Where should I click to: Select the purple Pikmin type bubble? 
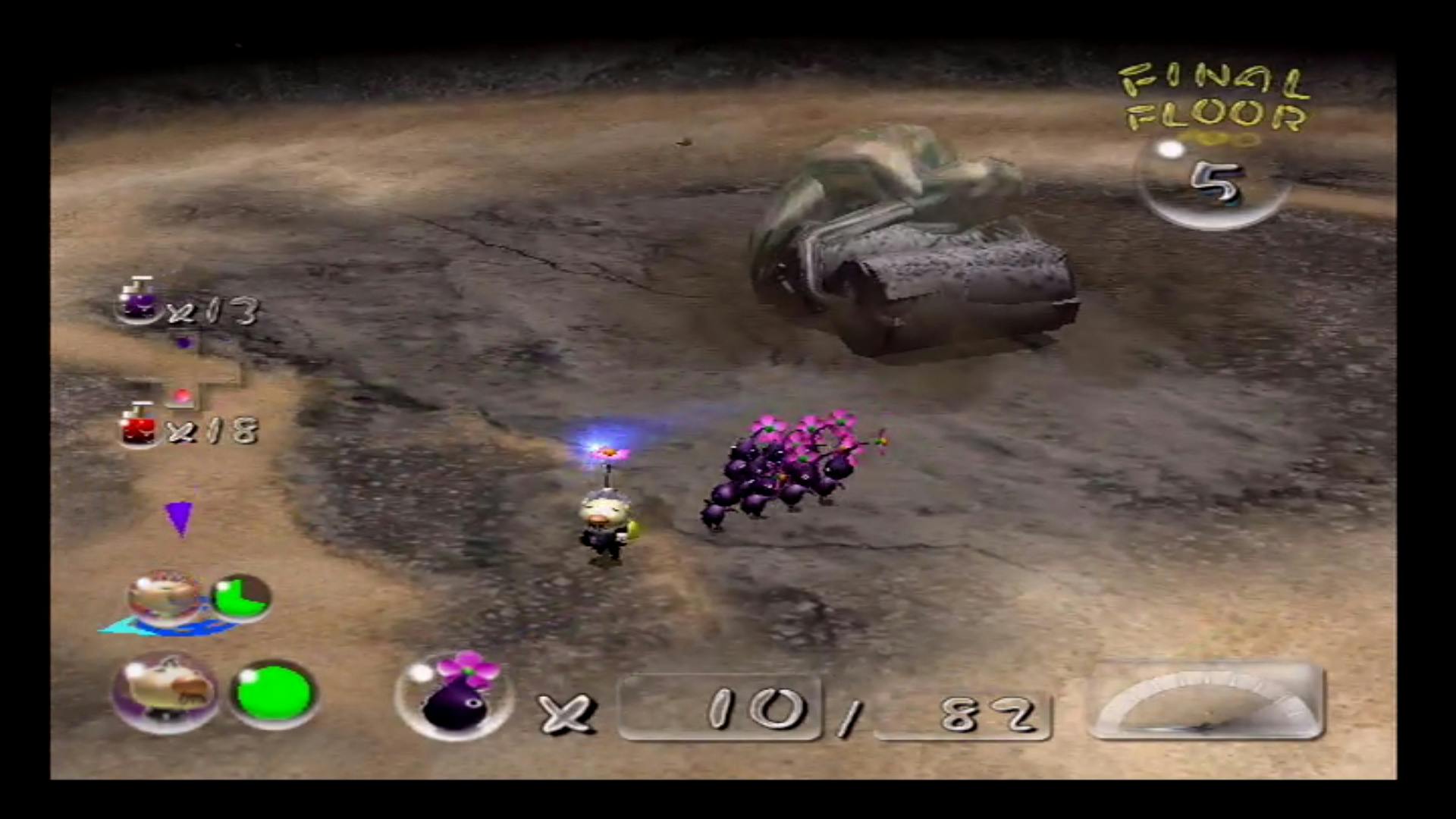[453, 696]
